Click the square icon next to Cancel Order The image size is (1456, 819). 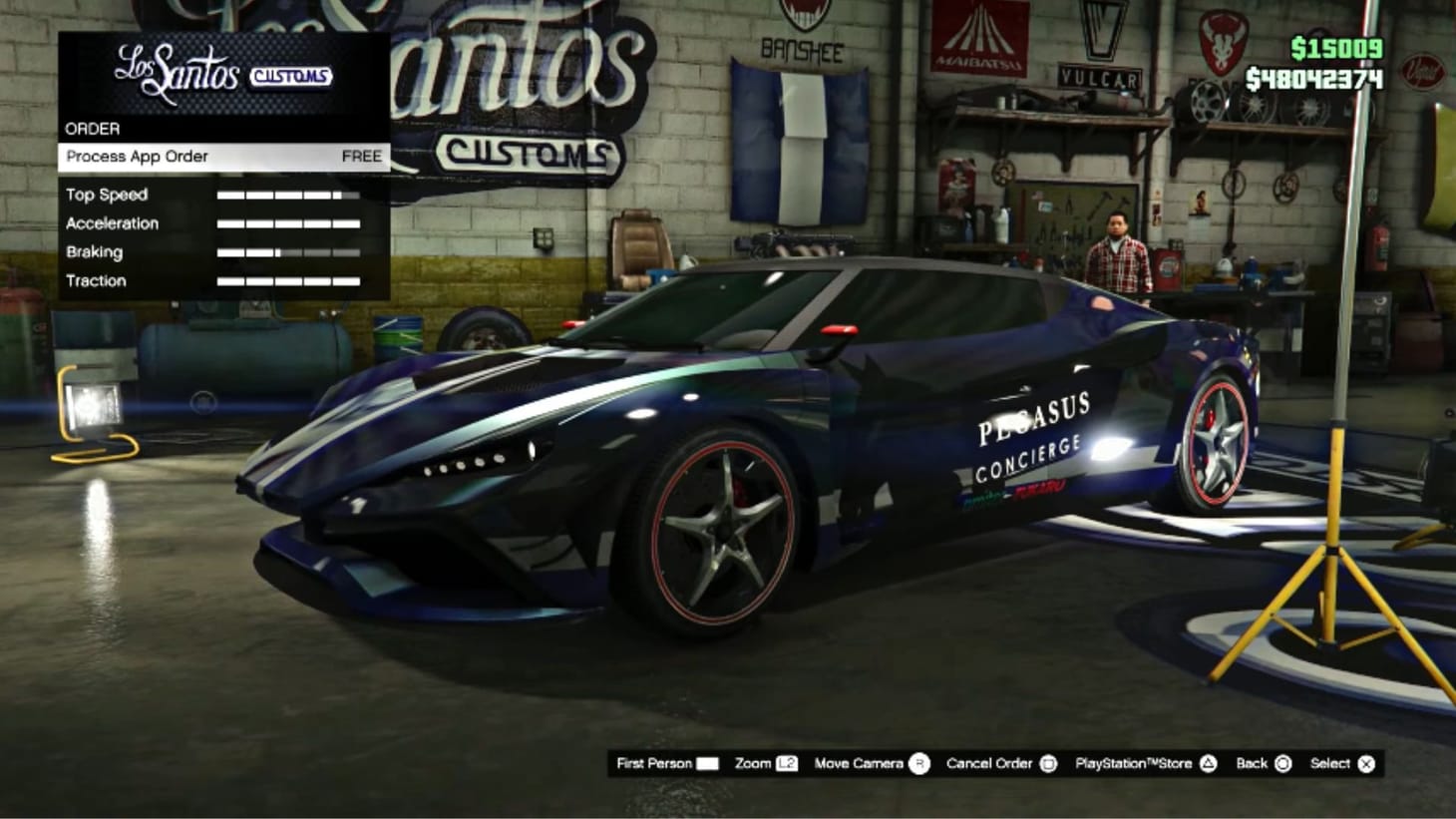1046,763
